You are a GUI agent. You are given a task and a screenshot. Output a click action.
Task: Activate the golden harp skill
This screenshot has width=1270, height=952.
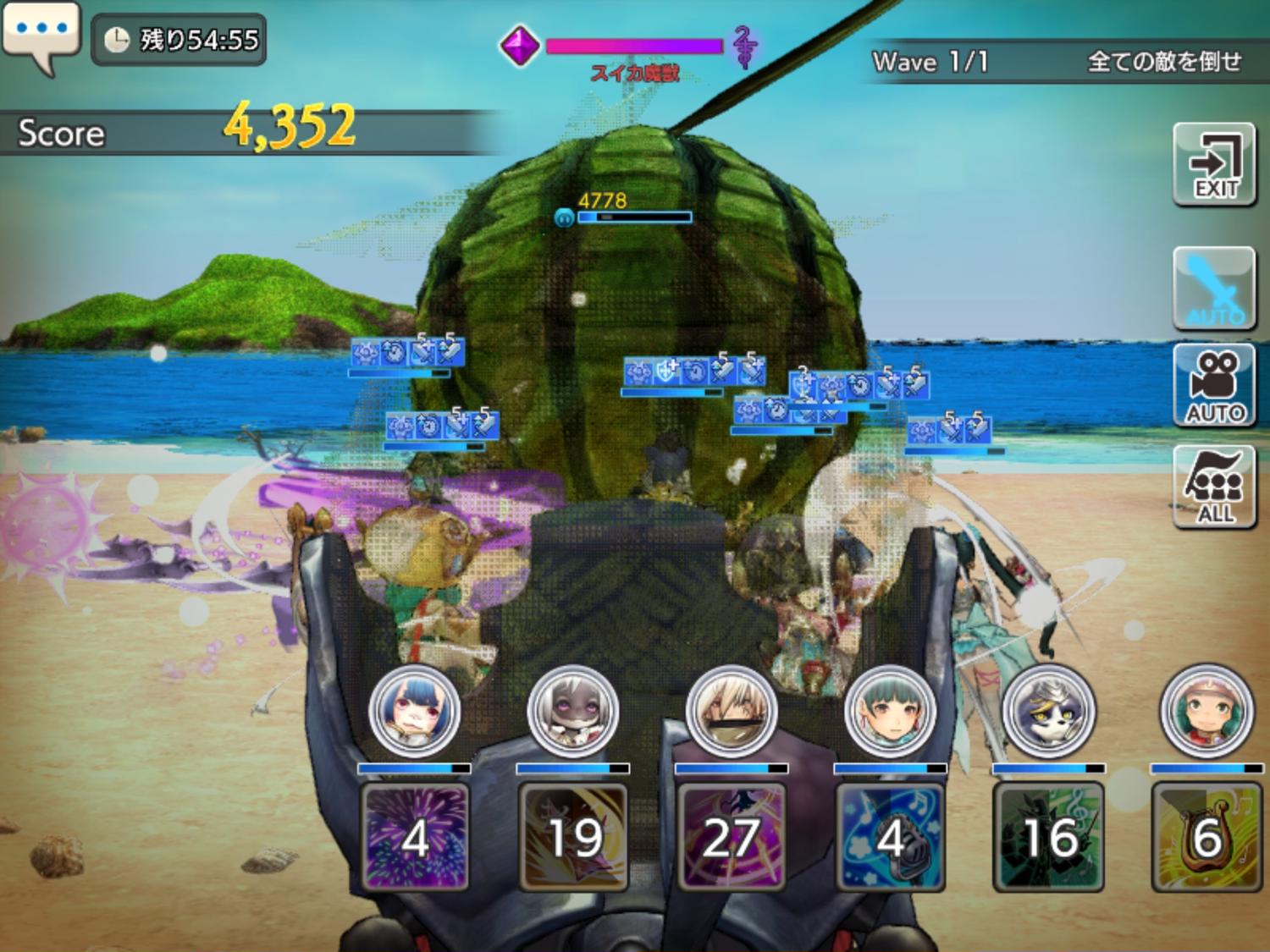(1206, 837)
